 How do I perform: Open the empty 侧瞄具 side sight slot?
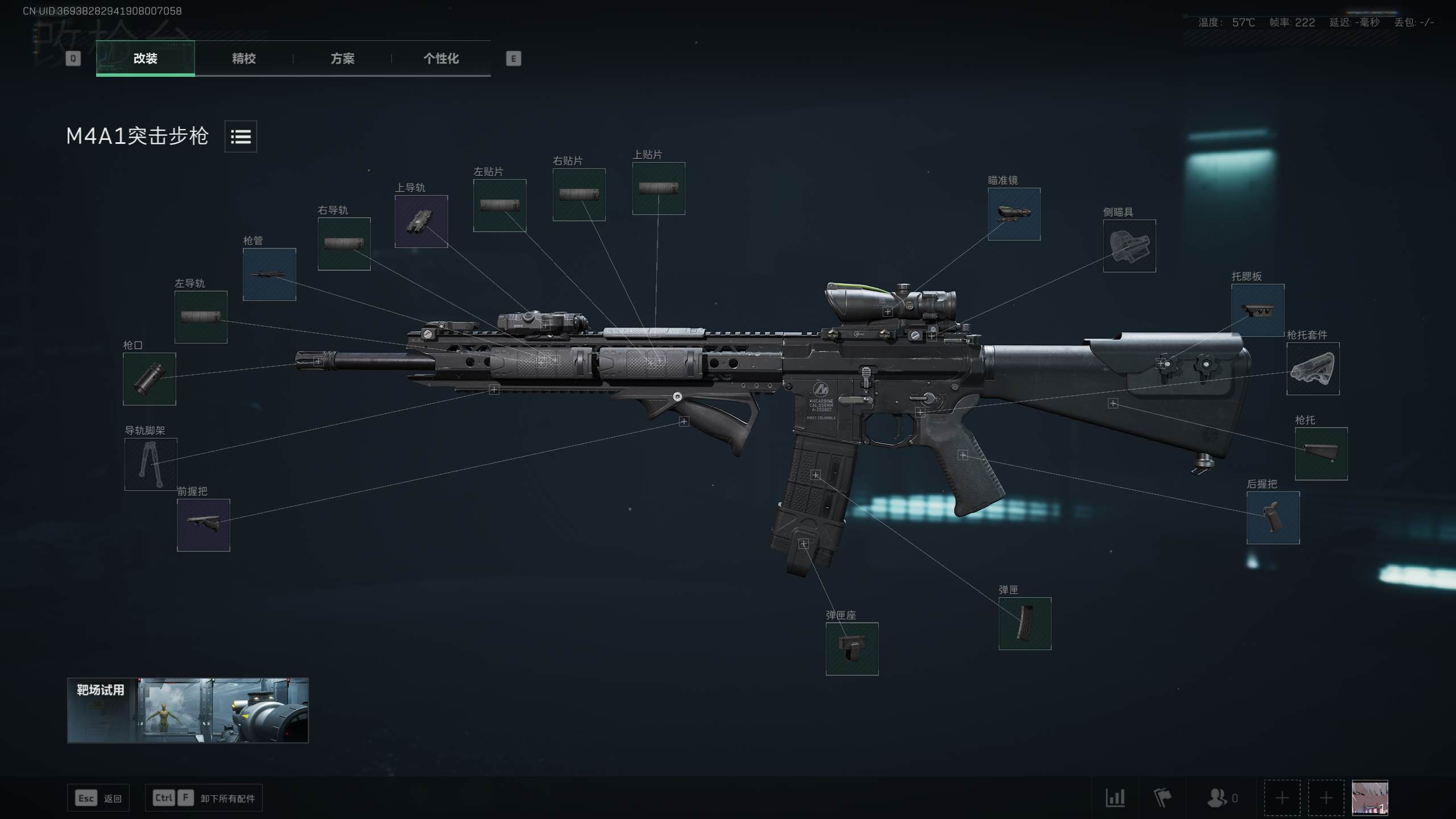coord(1129,246)
